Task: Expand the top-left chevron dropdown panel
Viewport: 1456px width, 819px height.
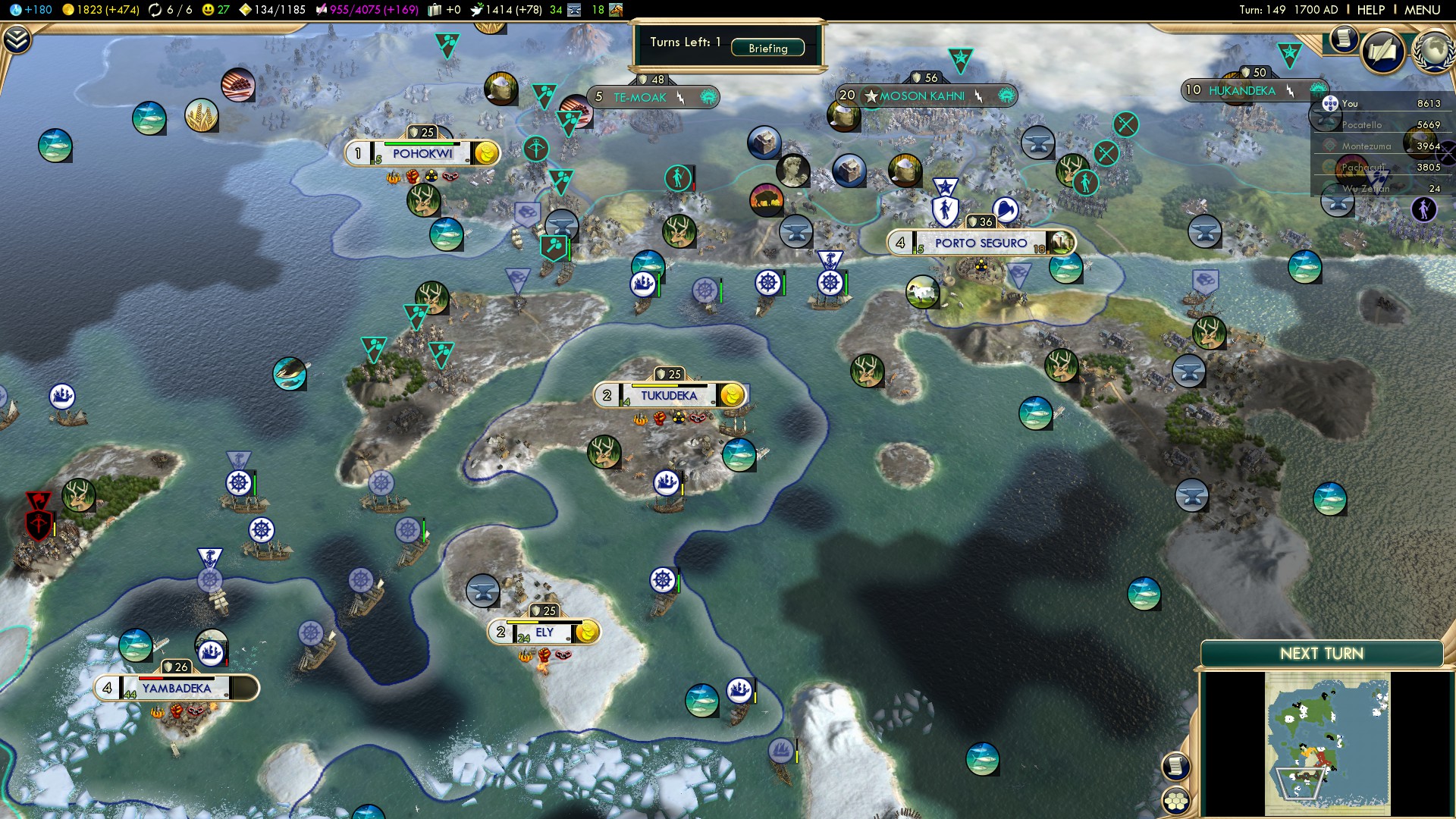Action: coord(17,39)
